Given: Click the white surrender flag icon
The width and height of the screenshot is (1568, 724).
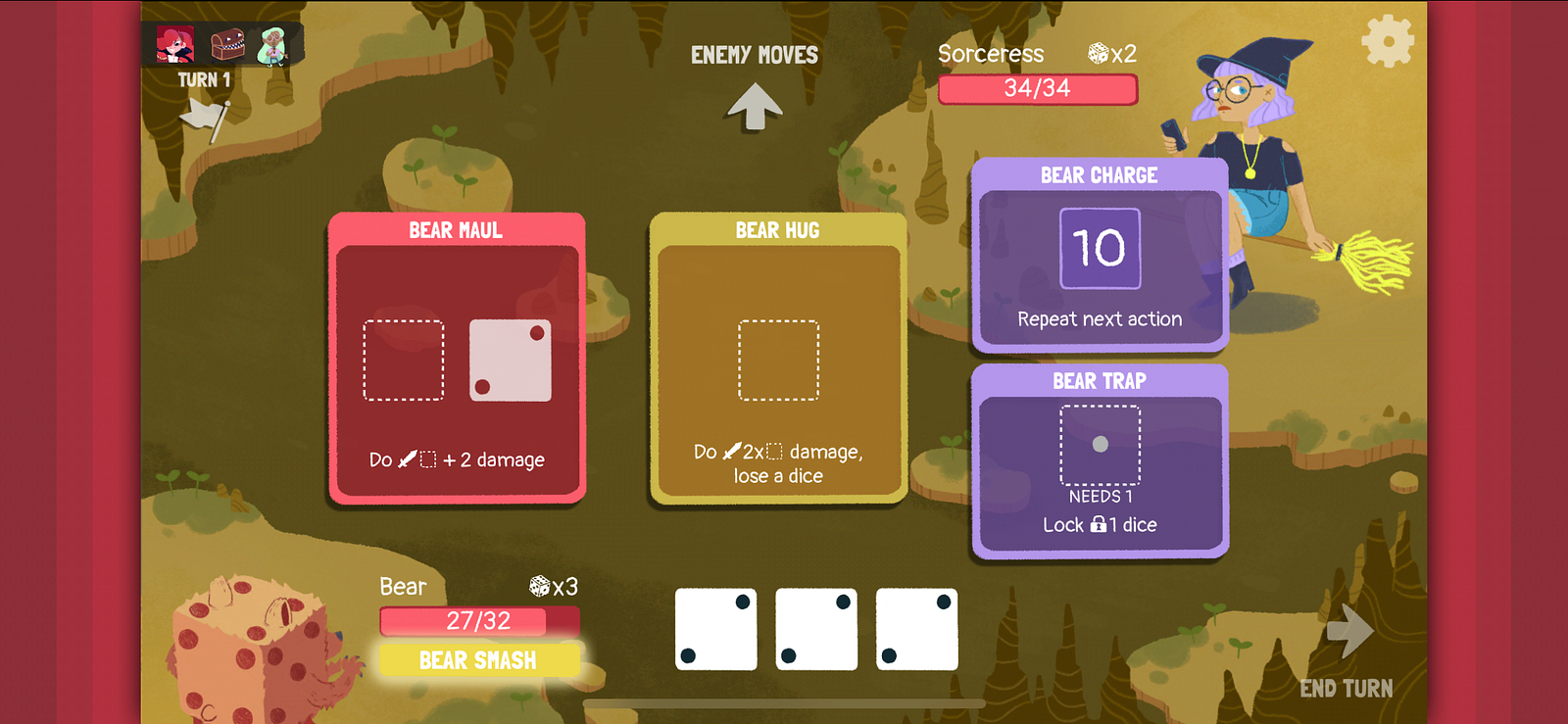Looking at the screenshot, I should [x=206, y=118].
